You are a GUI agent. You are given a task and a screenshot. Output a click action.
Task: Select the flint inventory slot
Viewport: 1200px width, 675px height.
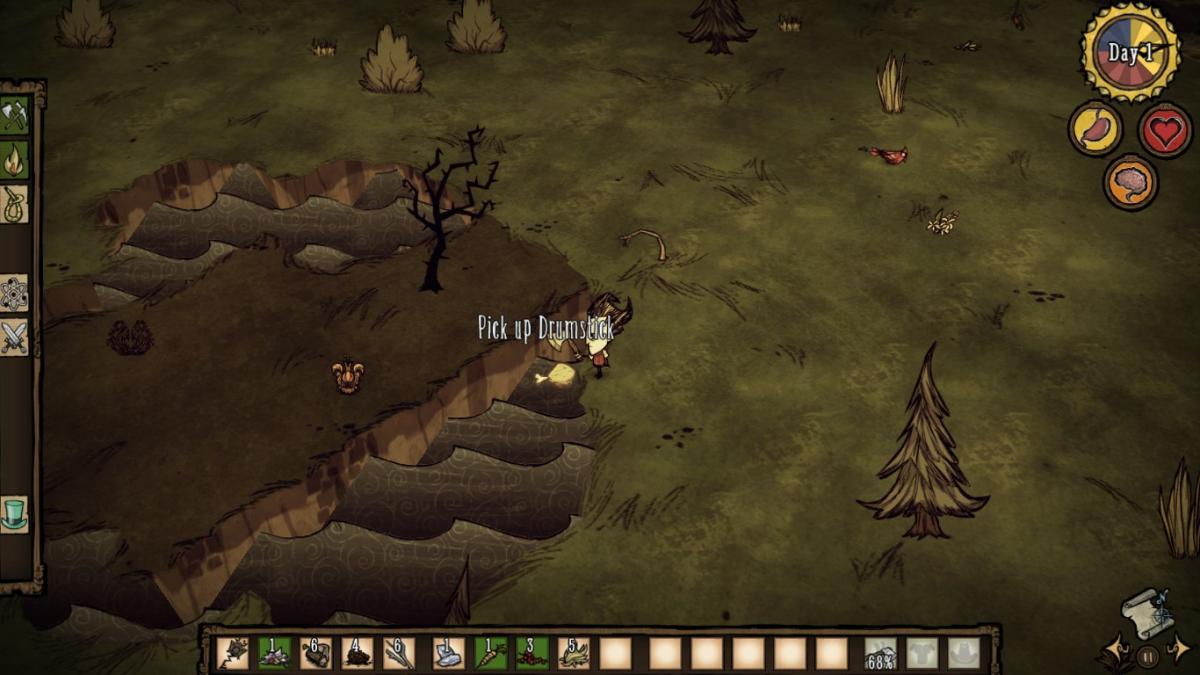[448, 653]
